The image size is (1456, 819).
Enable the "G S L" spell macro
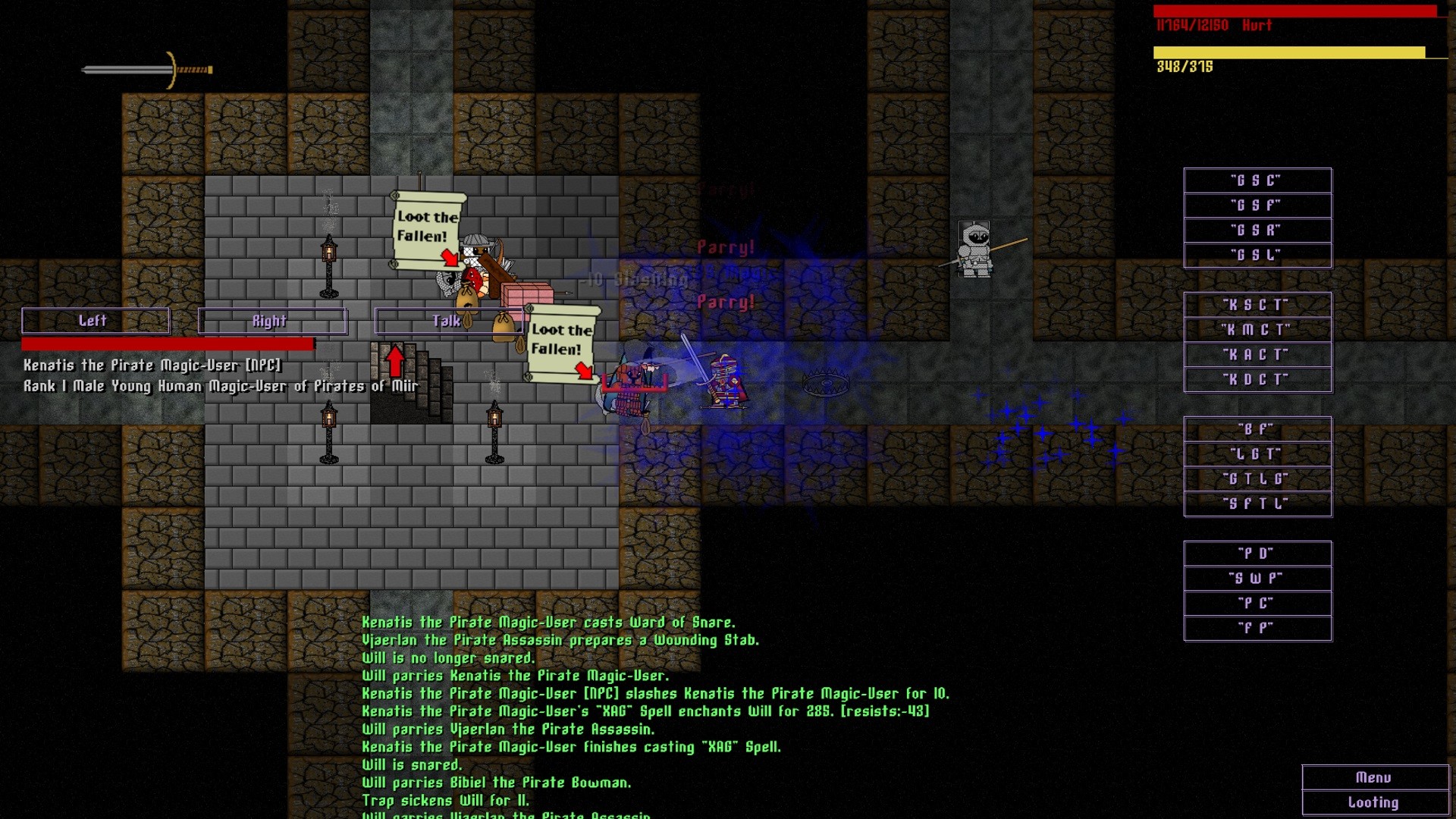click(x=1257, y=255)
